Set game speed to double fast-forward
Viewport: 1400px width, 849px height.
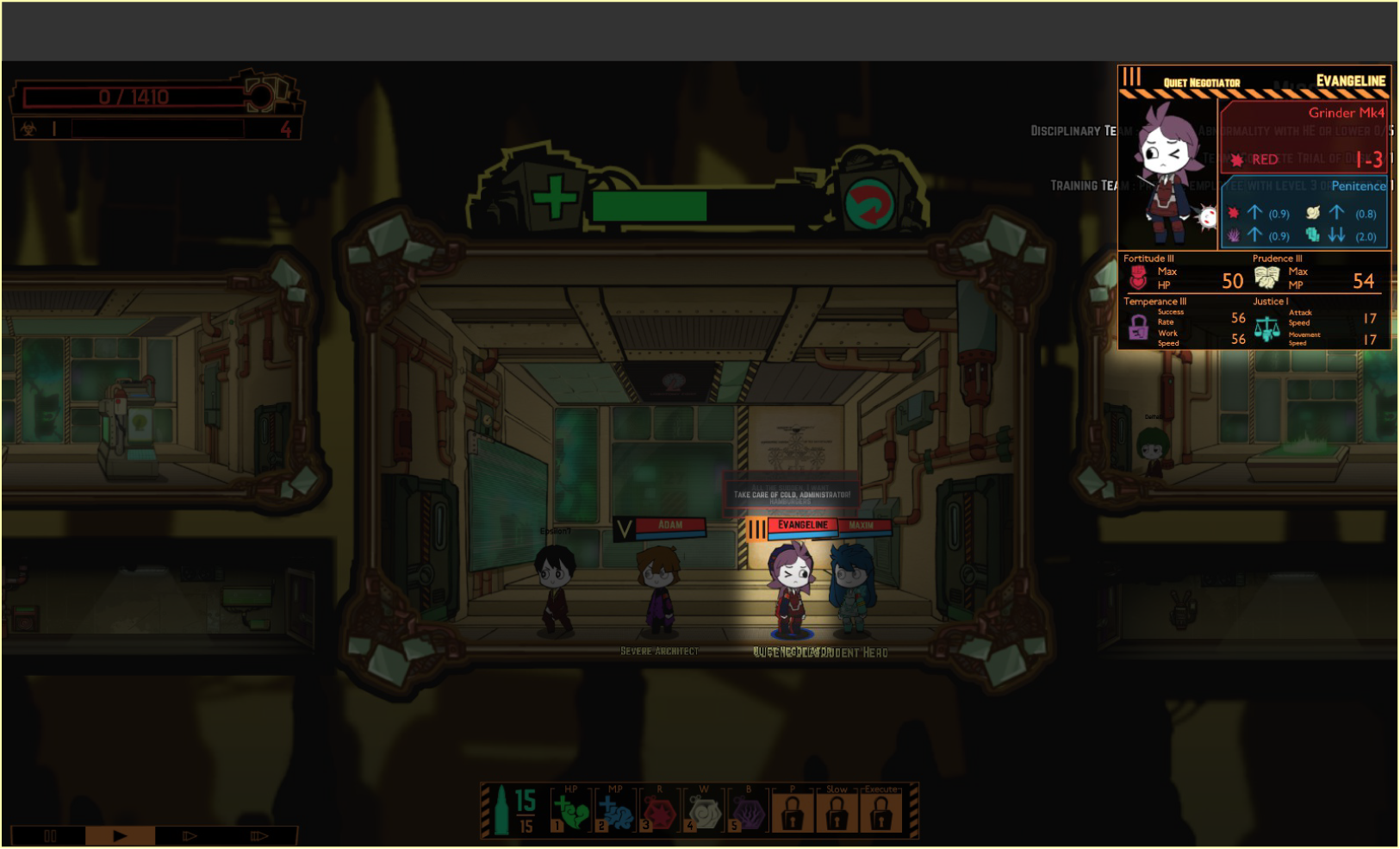[x=190, y=835]
